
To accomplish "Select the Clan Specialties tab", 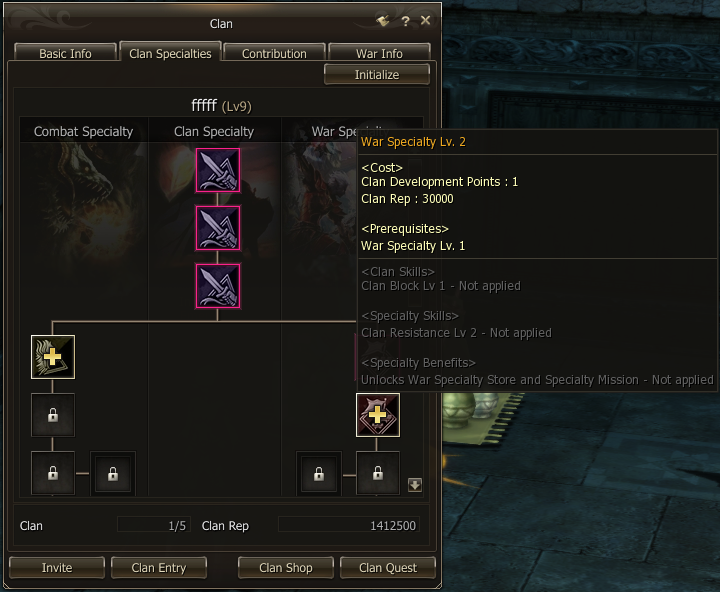I will click(170, 54).
